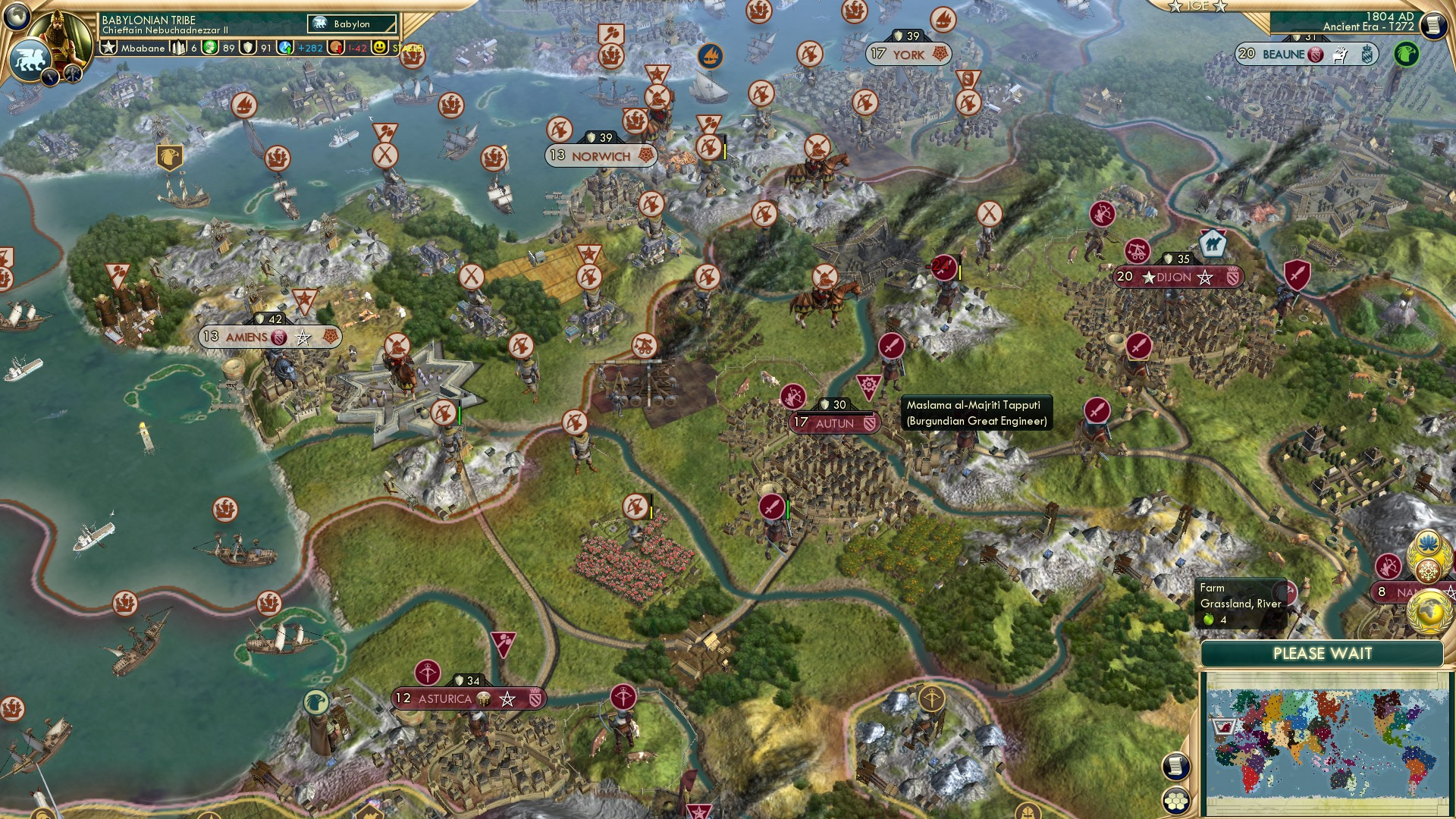Expand the green eagle city-state icon near Beaune
The height and width of the screenshot is (819, 1456).
coord(1407,53)
